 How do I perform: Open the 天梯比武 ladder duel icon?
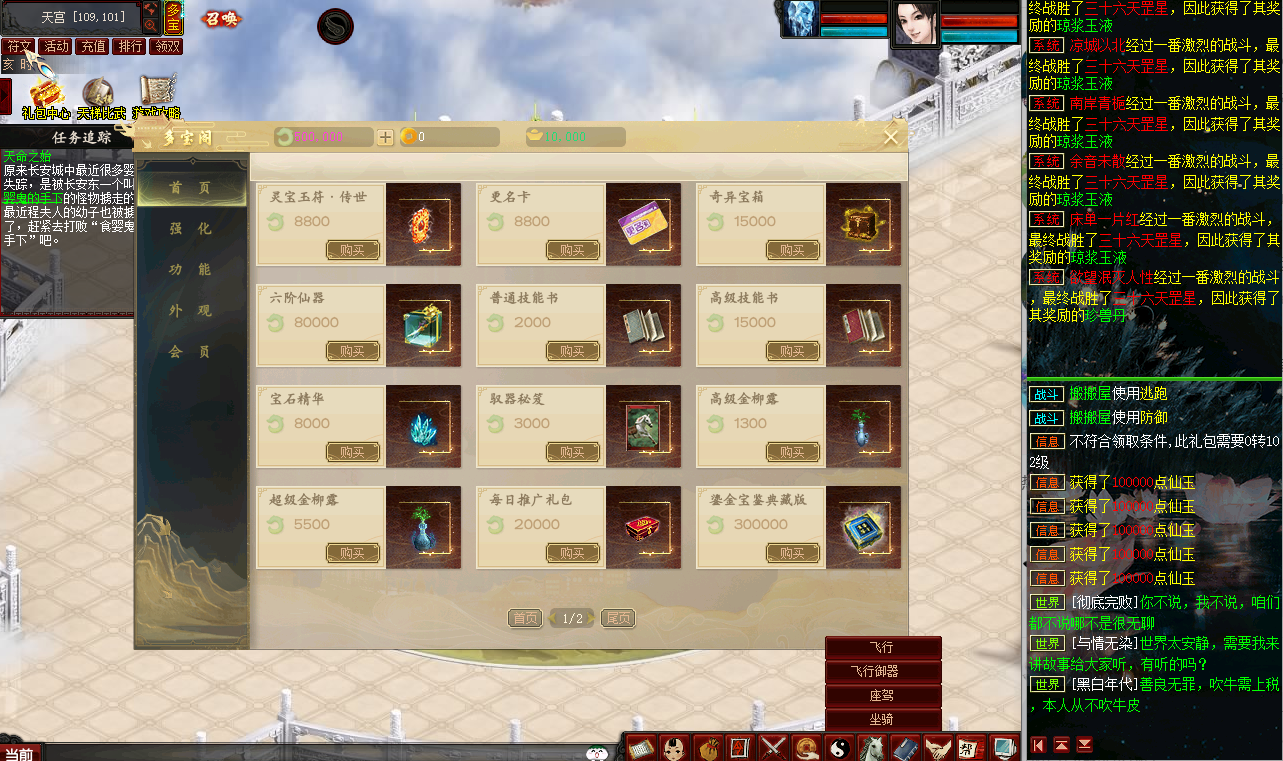pyautogui.click(x=99, y=93)
